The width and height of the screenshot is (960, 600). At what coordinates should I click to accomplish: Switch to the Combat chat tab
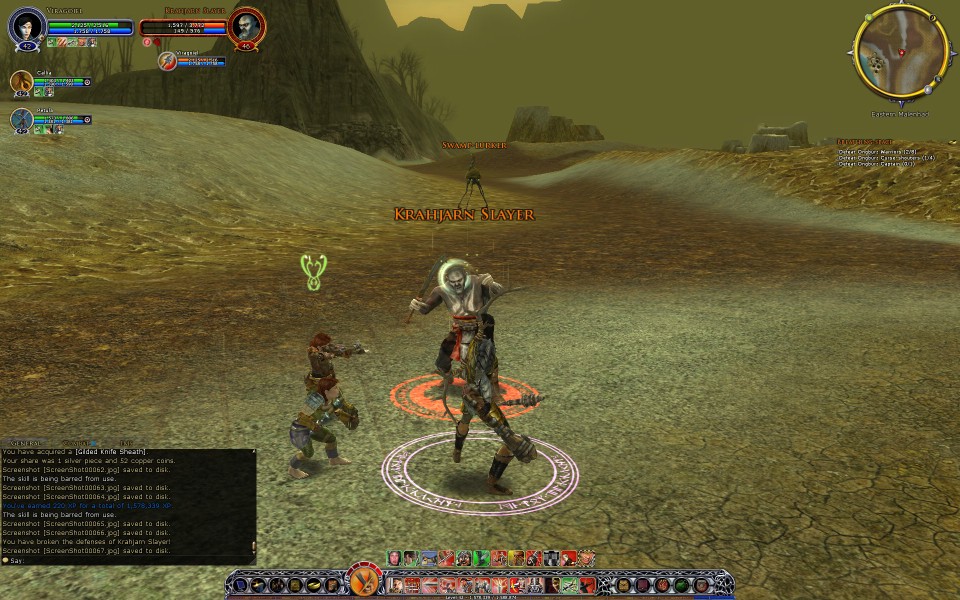76,442
